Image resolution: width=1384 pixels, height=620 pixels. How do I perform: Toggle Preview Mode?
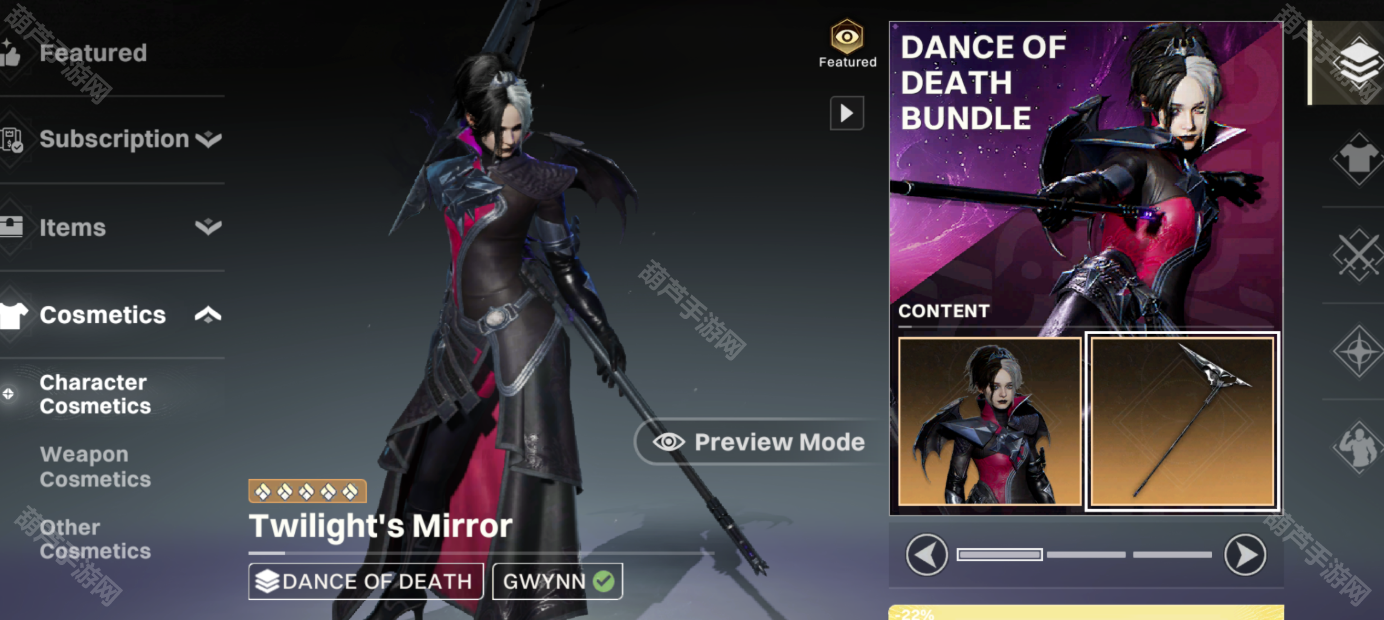point(761,442)
